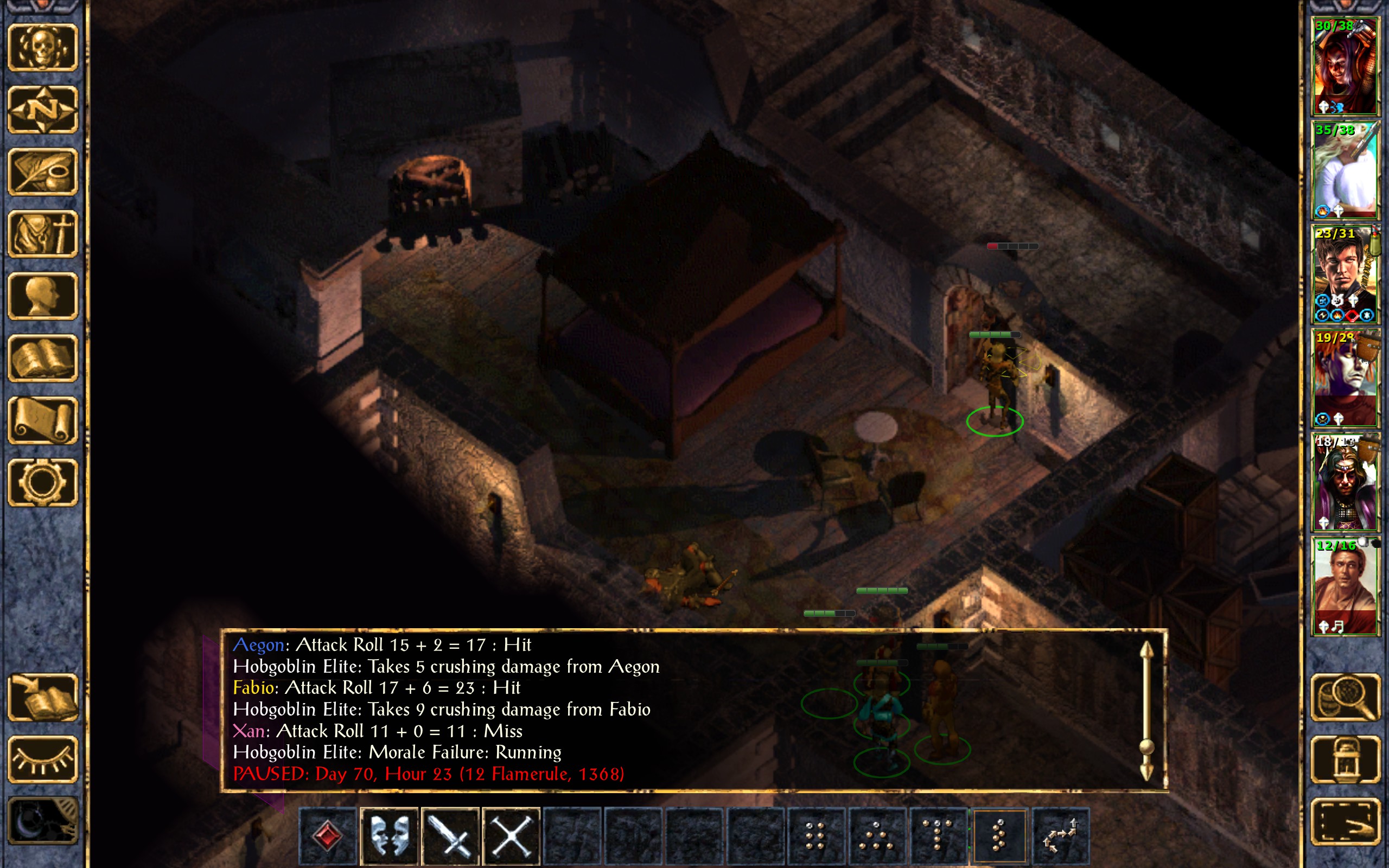Select the highlighted vertical line formation
Screen dimensions: 1389x868
tap(999, 836)
